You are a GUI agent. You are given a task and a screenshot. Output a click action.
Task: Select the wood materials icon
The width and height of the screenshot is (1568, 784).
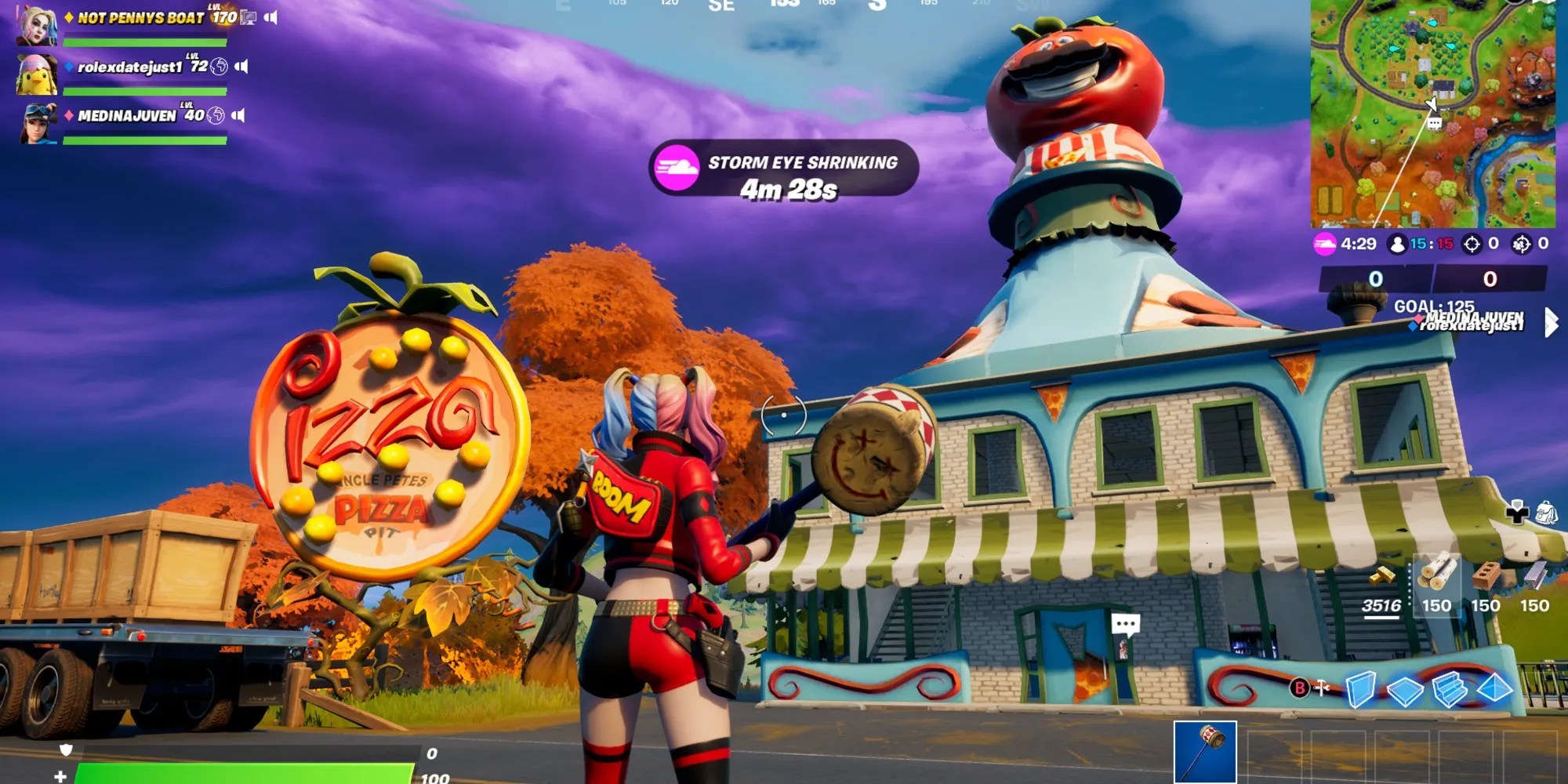tap(1438, 572)
